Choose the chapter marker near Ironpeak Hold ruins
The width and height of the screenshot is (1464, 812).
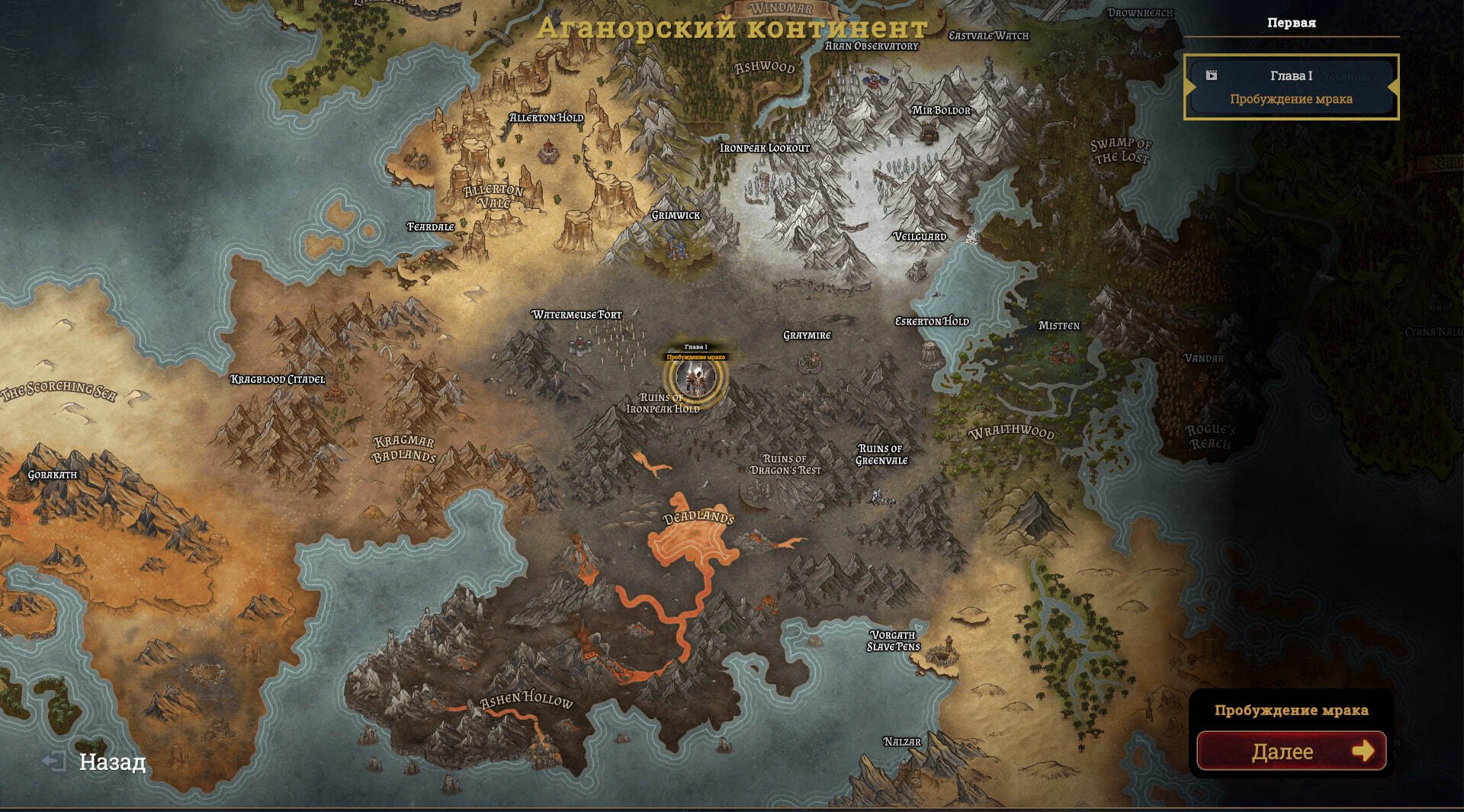695,375
